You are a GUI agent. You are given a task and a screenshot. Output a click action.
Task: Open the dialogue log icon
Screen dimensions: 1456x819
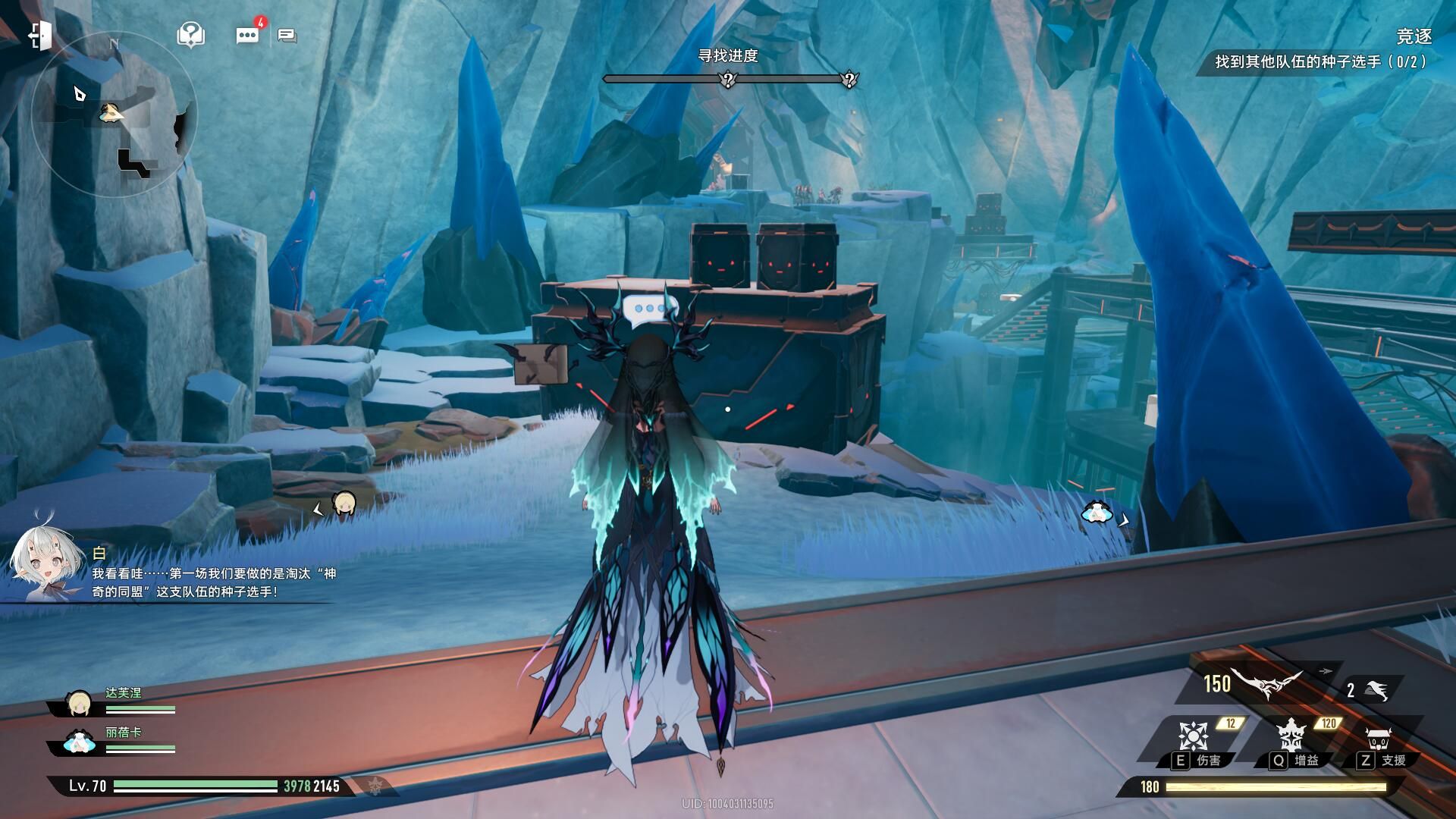[x=287, y=35]
